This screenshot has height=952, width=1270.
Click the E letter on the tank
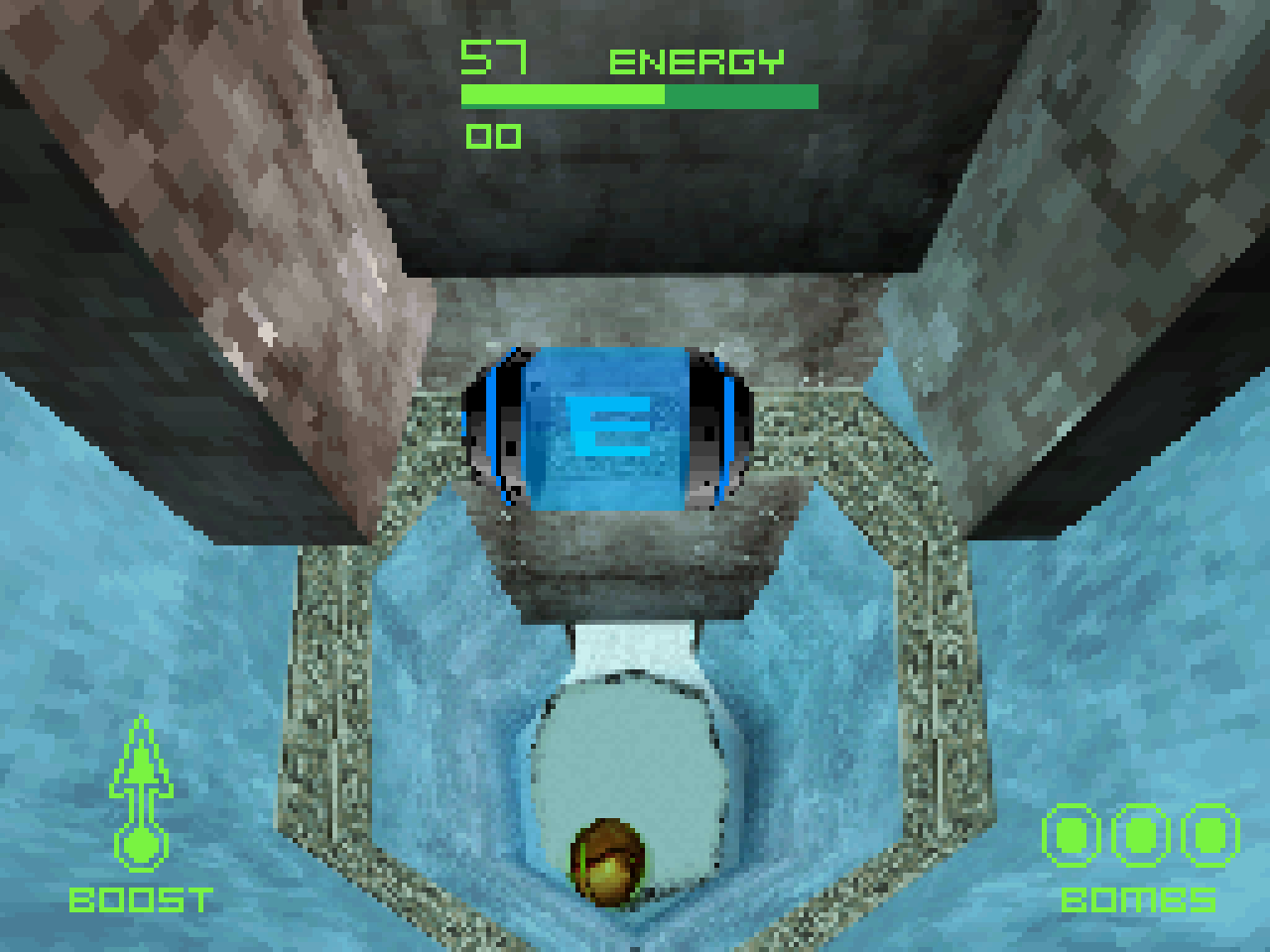pos(607,428)
